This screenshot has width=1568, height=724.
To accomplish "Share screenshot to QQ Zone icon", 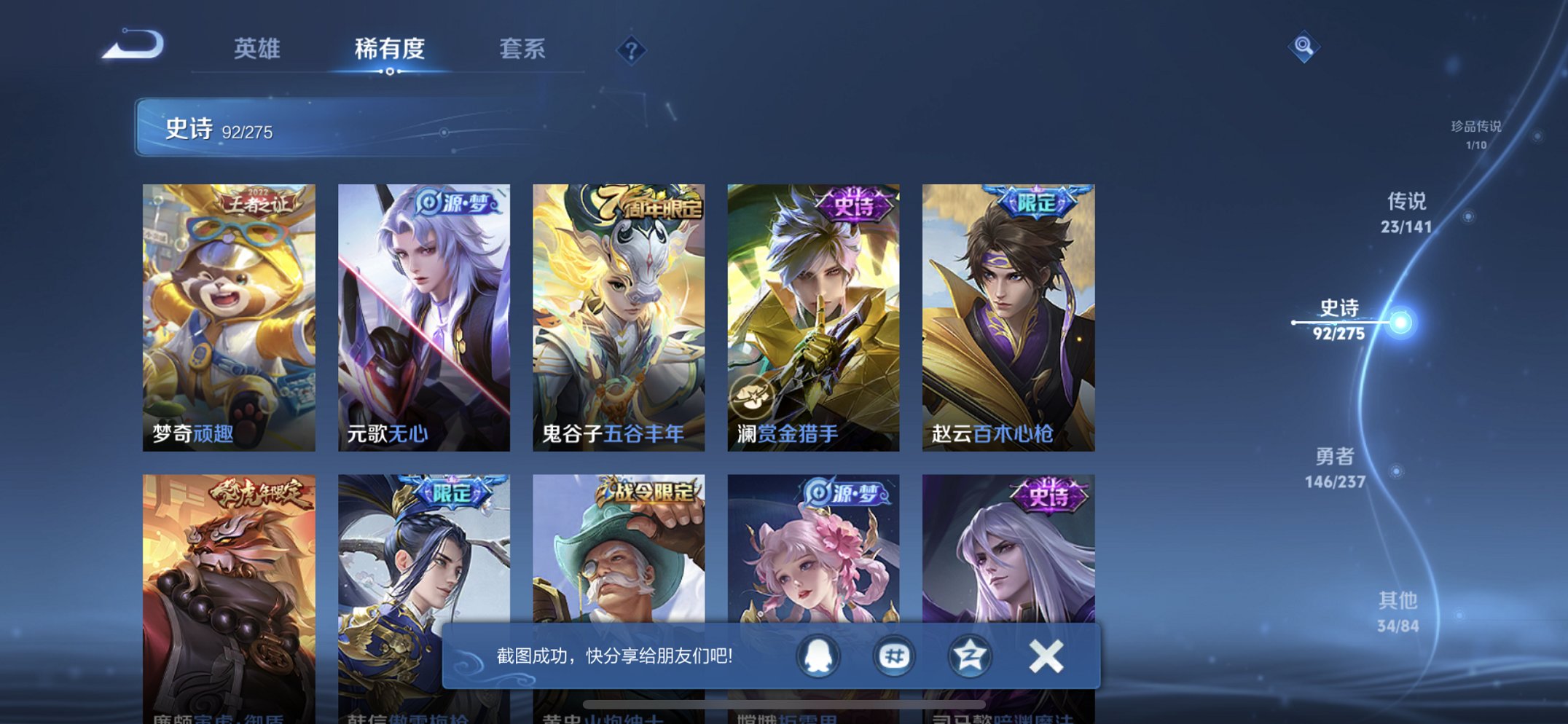I will [969, 655].
